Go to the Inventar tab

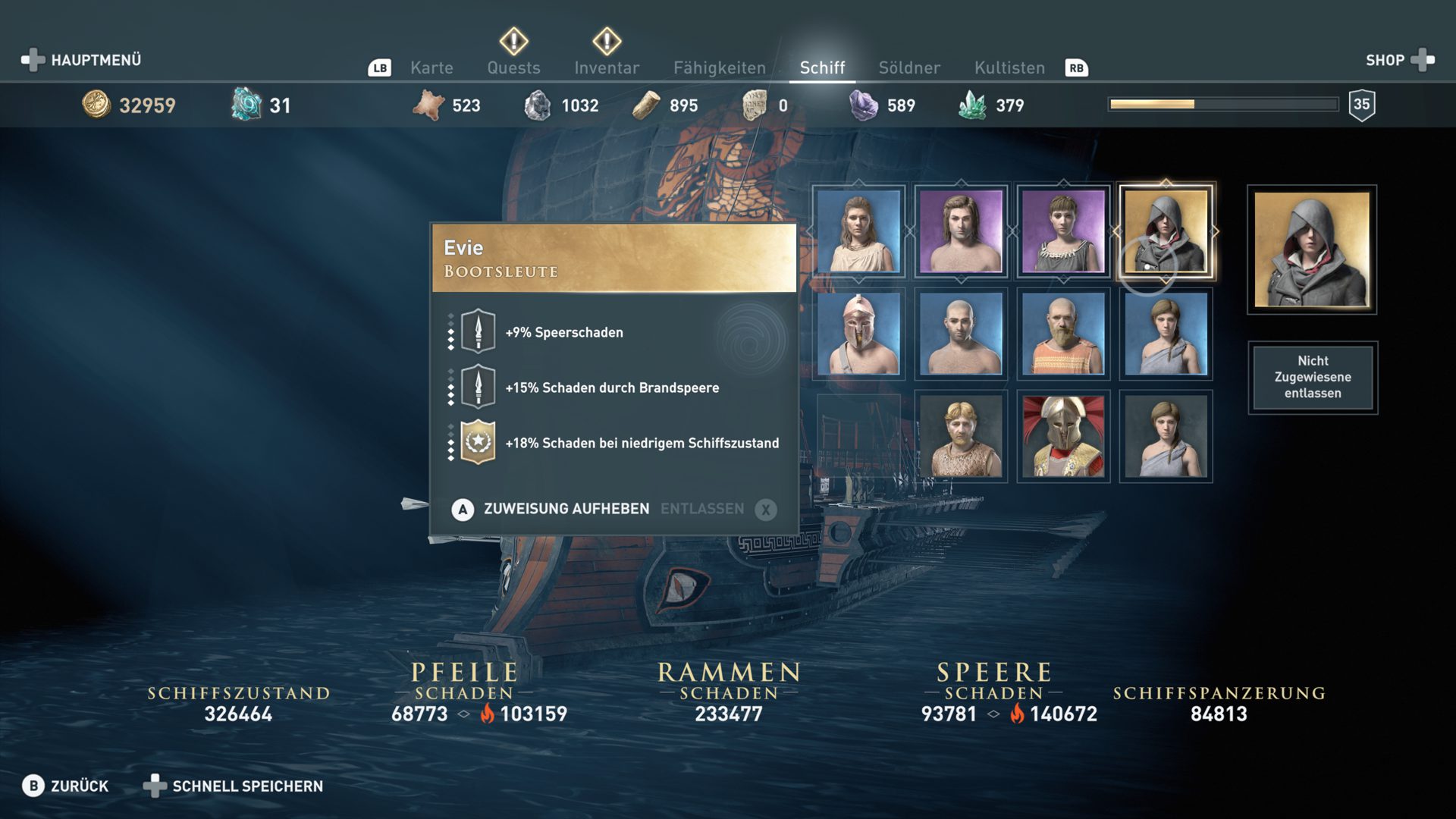(607, 67)
